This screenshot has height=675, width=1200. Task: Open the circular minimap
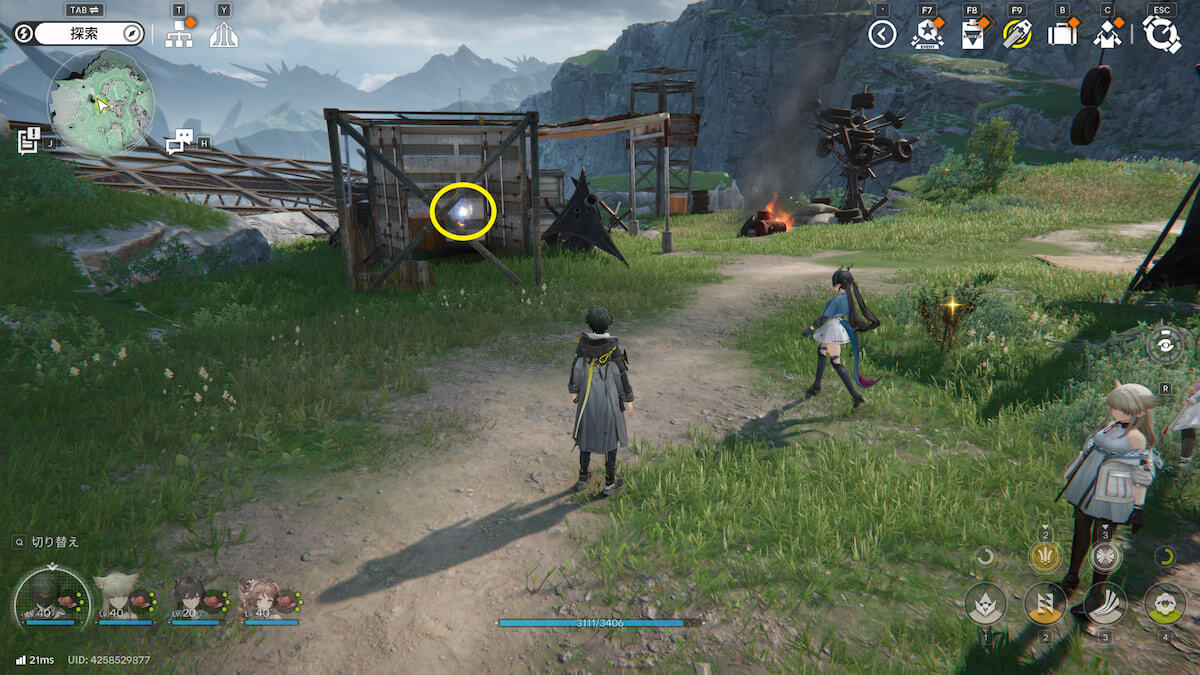click(x=101, y=102)
